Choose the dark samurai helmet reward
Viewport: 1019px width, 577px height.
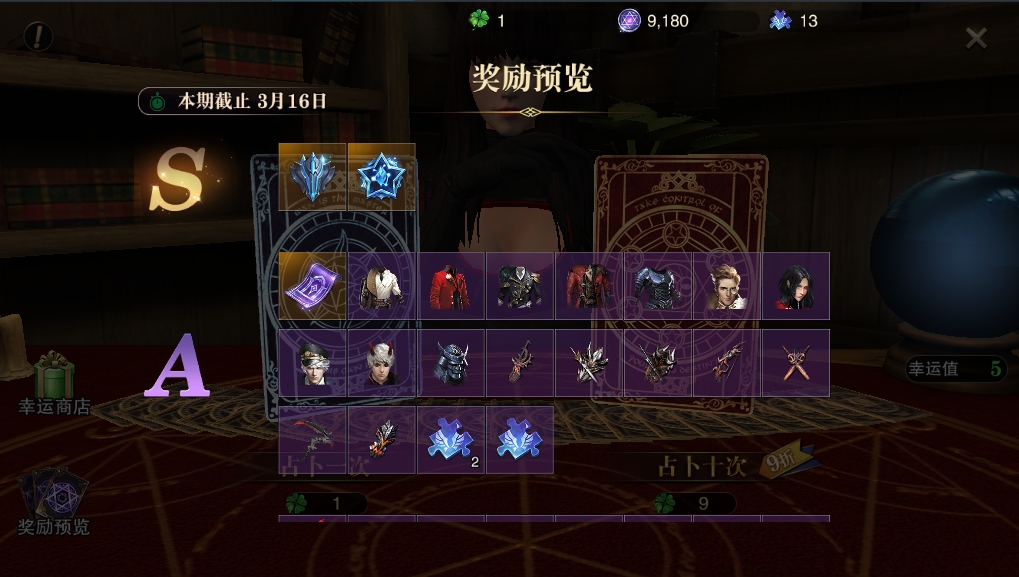coord(451,363)
